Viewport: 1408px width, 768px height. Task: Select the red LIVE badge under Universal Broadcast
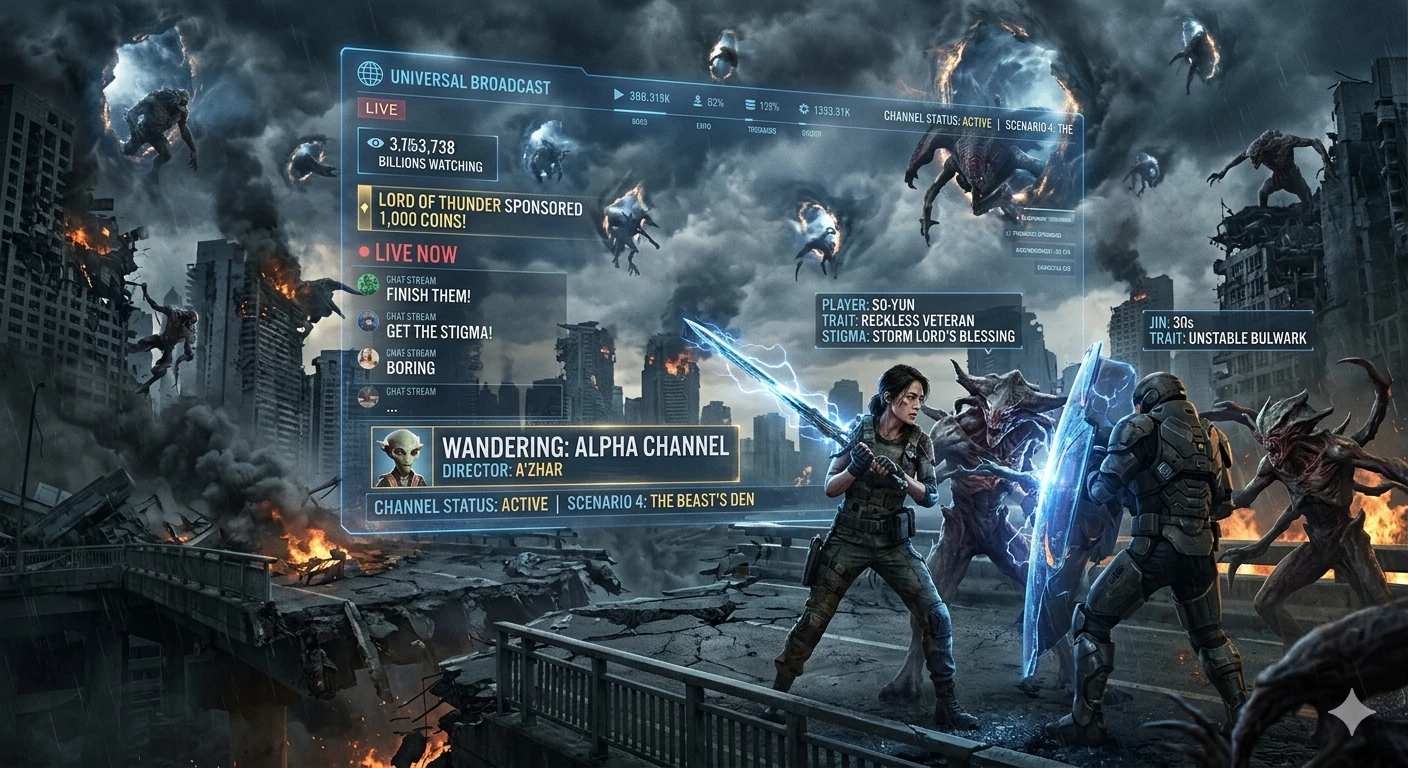point(381,109)
